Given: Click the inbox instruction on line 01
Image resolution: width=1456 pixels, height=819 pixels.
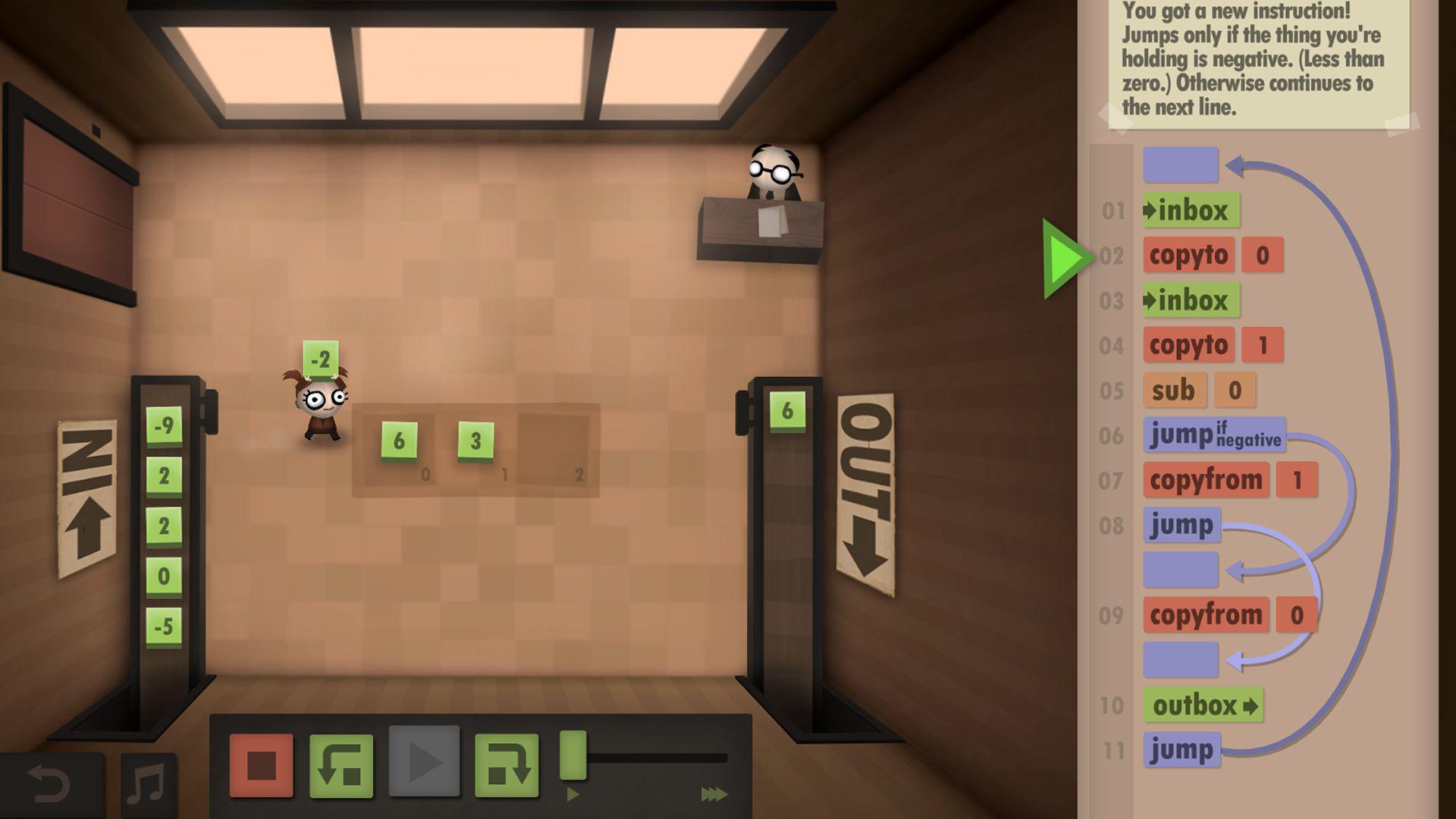Looking at the screenshot, I should pos(1193,212).
